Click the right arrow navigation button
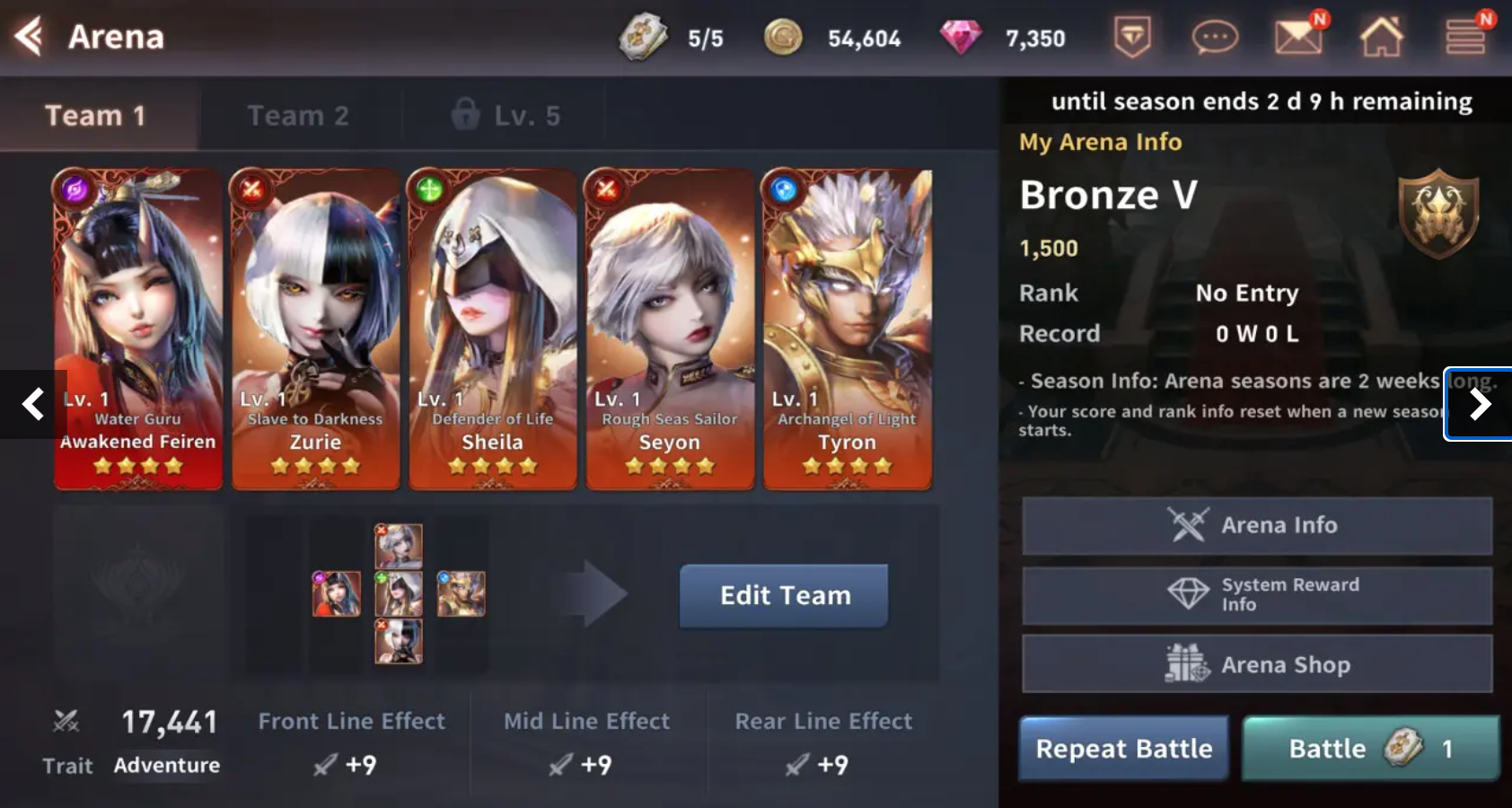 pyautogui.click(x=1479, y=404)
